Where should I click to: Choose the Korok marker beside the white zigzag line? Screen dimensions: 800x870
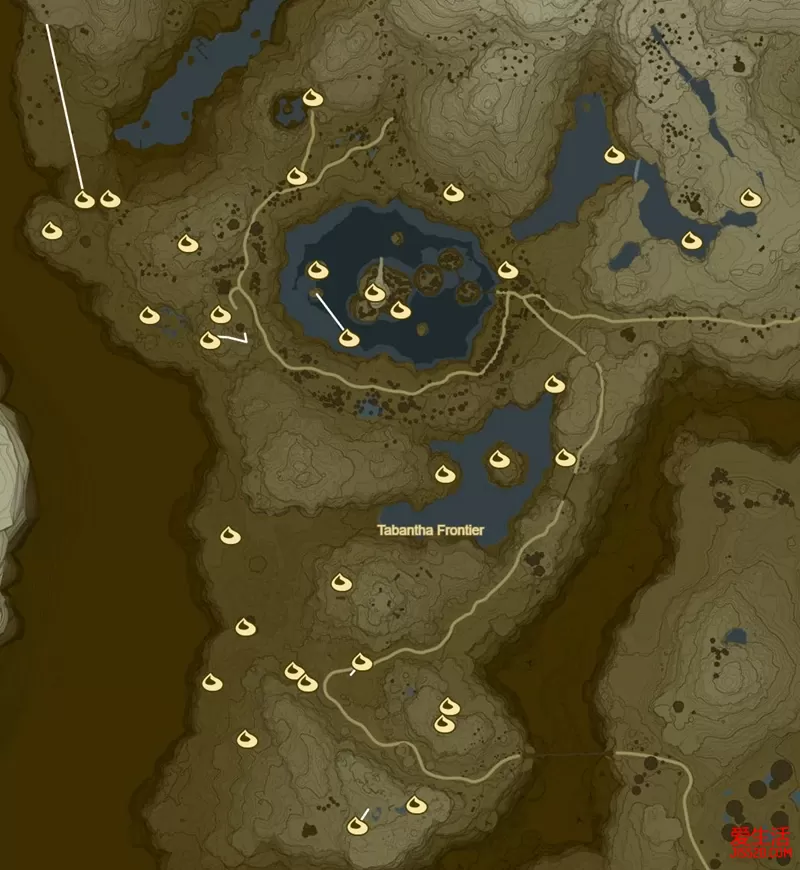click(x=210, y=341)
